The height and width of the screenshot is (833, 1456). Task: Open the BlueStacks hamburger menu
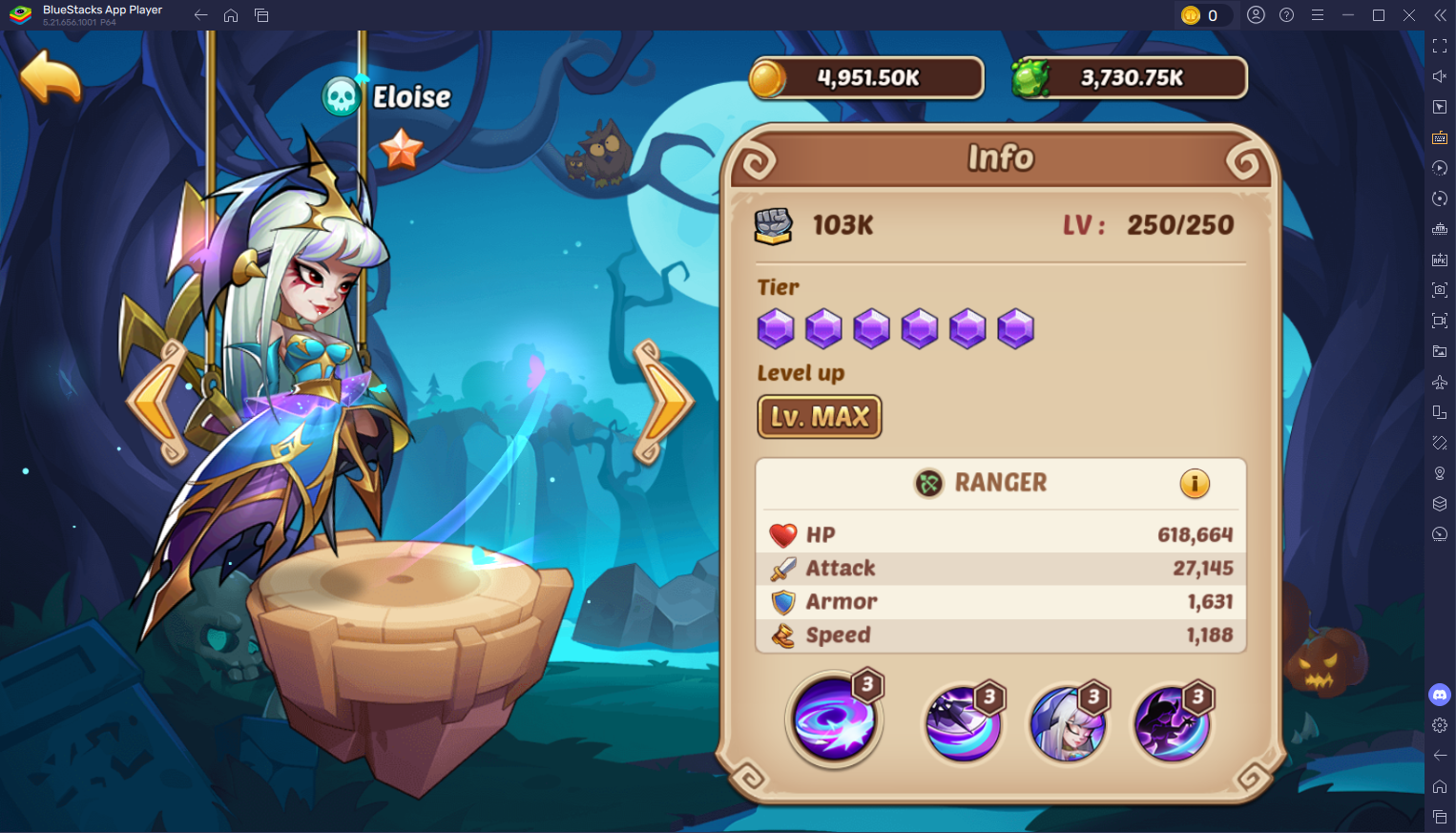pos(1317,15)
